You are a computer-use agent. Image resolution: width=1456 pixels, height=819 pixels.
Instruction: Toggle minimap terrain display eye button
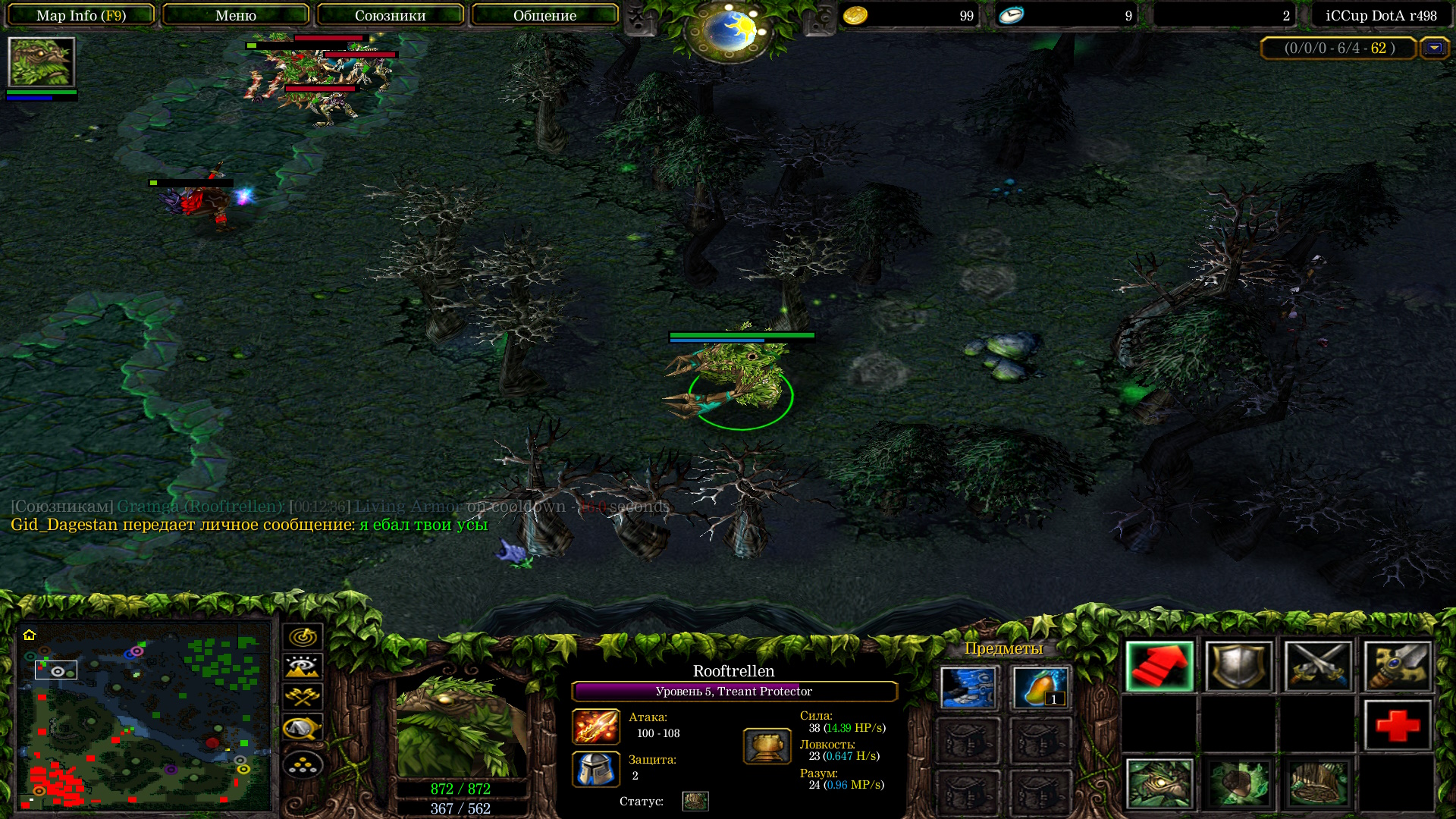point(303,667)
